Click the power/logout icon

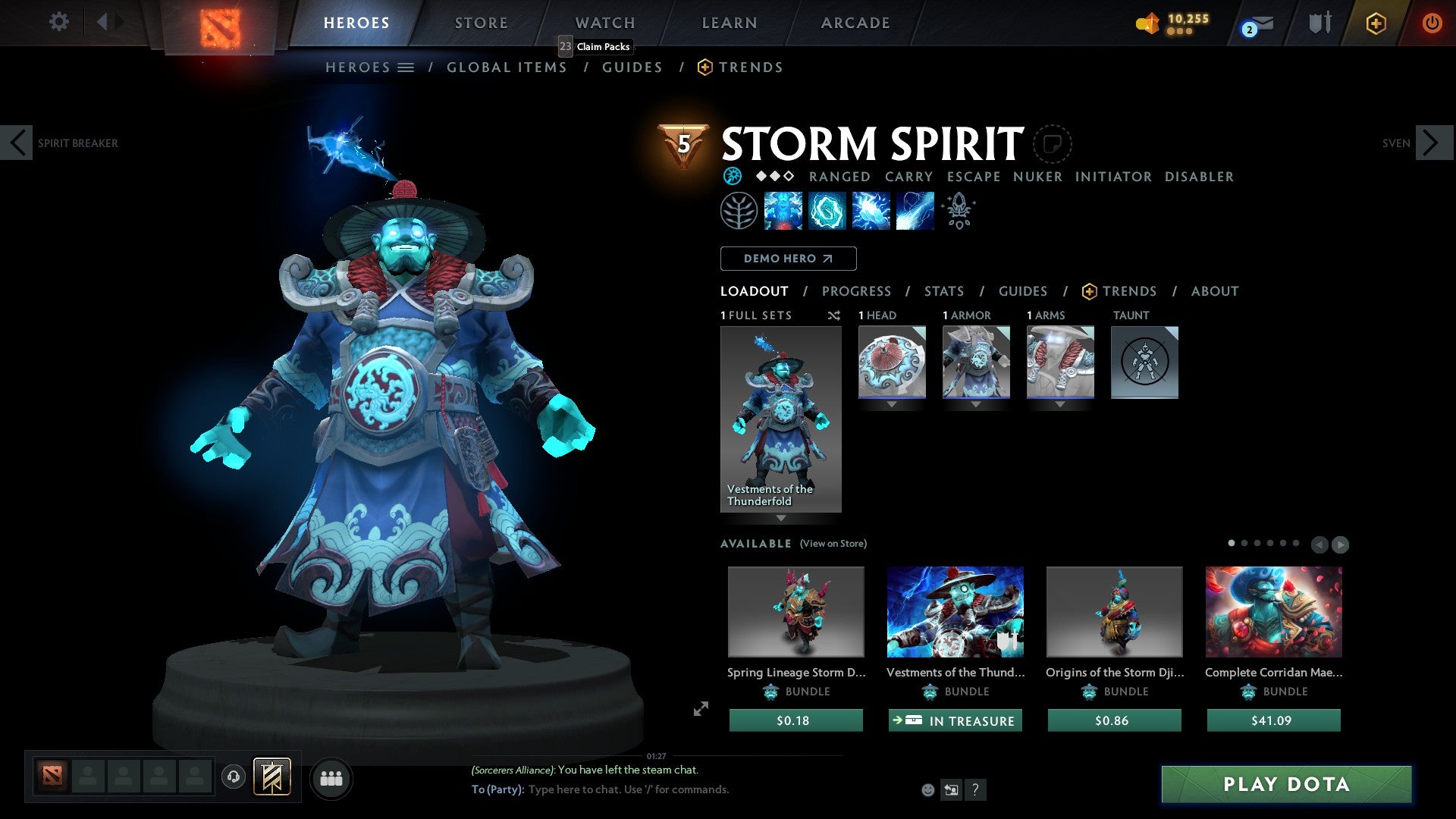coord(1433,23)
